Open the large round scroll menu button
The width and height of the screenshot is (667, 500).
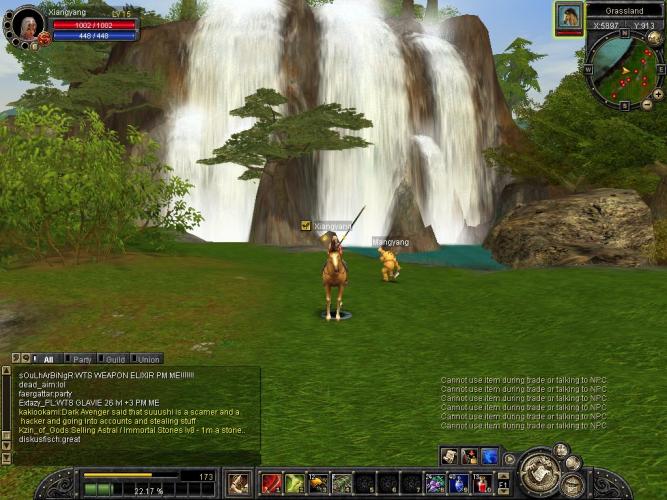[x=538, y=471]
